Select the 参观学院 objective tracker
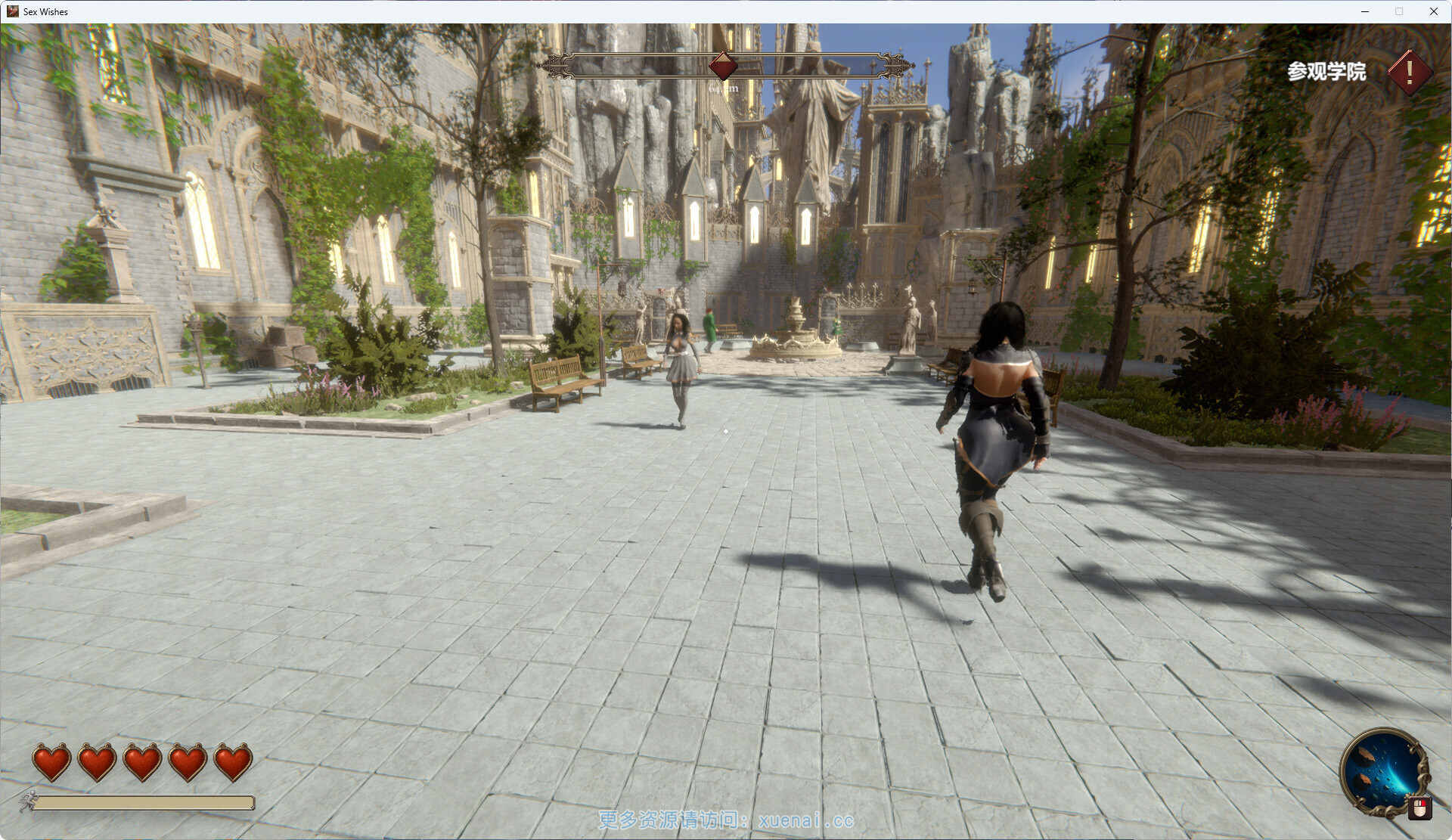The image size is (1452, 840). 1326,72
